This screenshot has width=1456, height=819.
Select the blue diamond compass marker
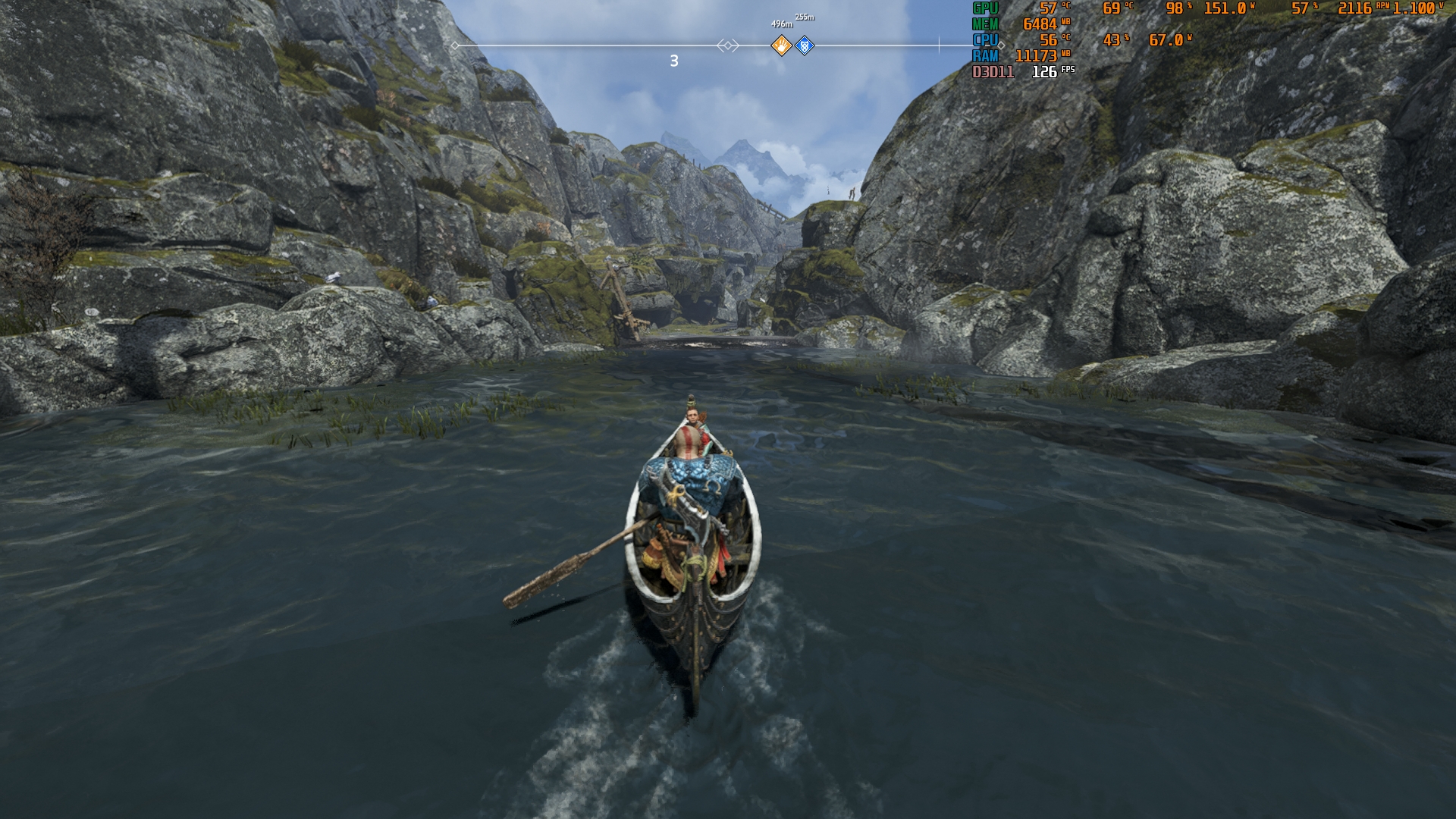point(805,46)
